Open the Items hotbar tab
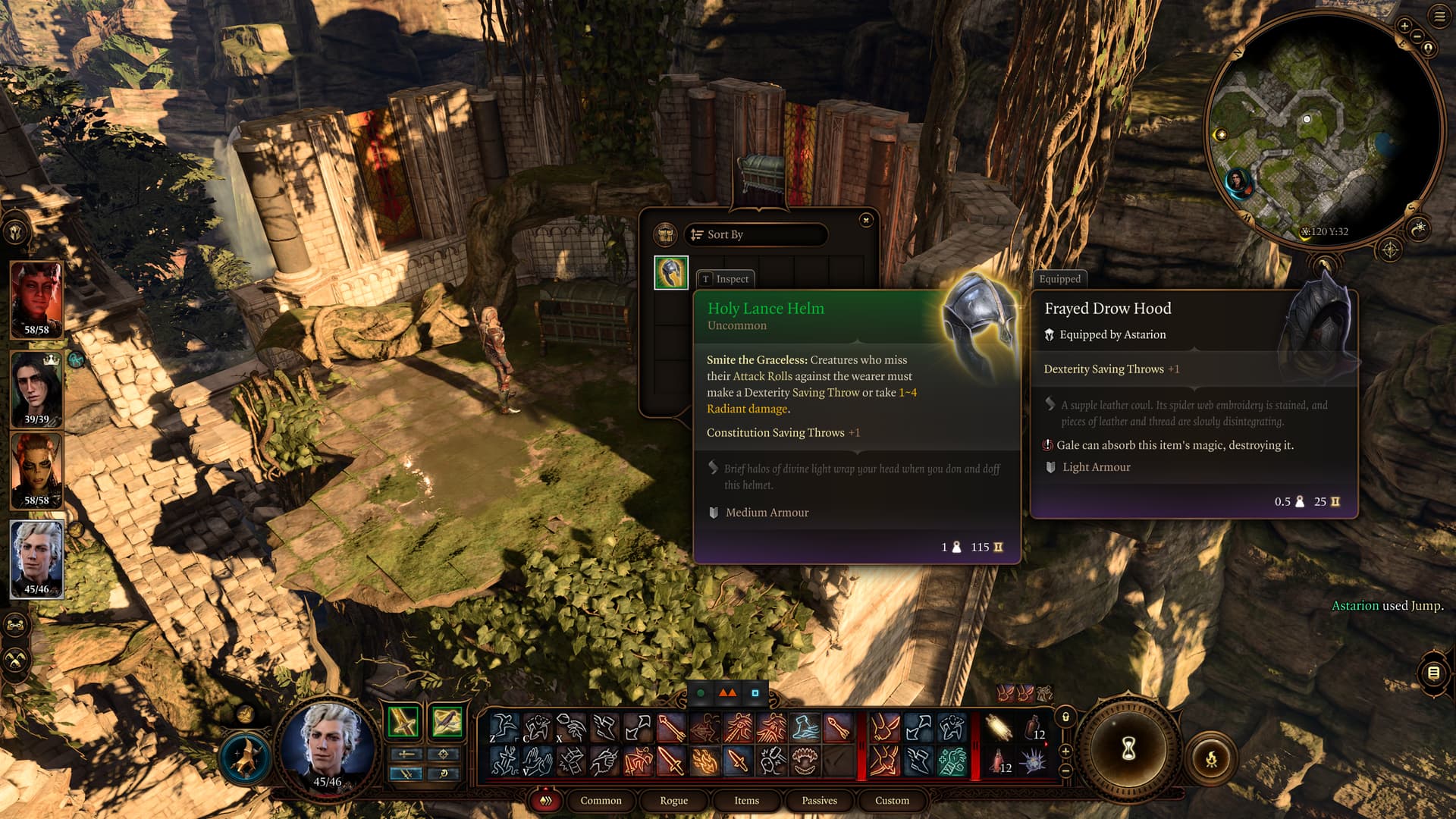This screenshot has height=819, width=1456. click(746, 800)
